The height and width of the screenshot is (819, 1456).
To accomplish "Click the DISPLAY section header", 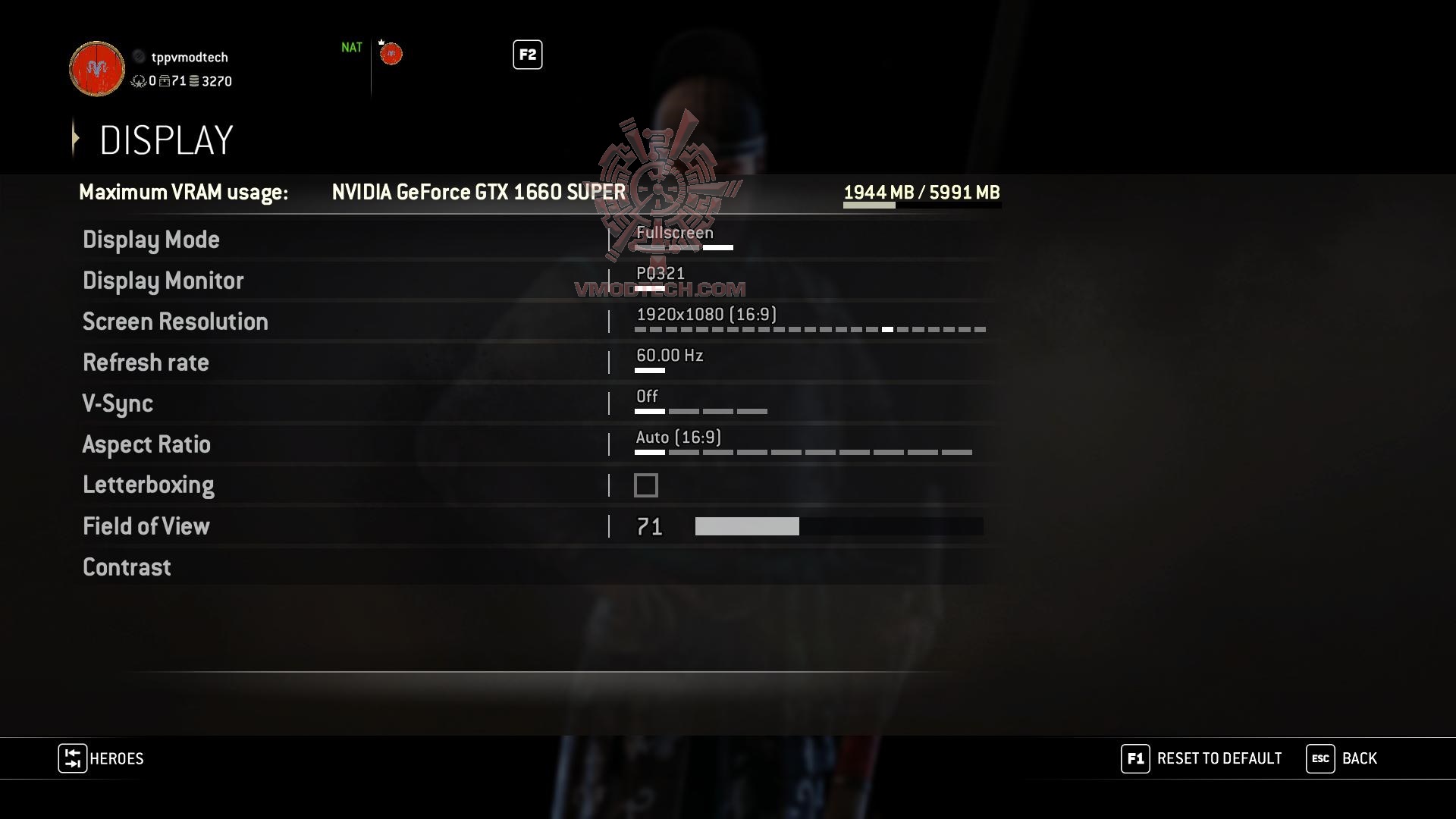I will [166, 139].
